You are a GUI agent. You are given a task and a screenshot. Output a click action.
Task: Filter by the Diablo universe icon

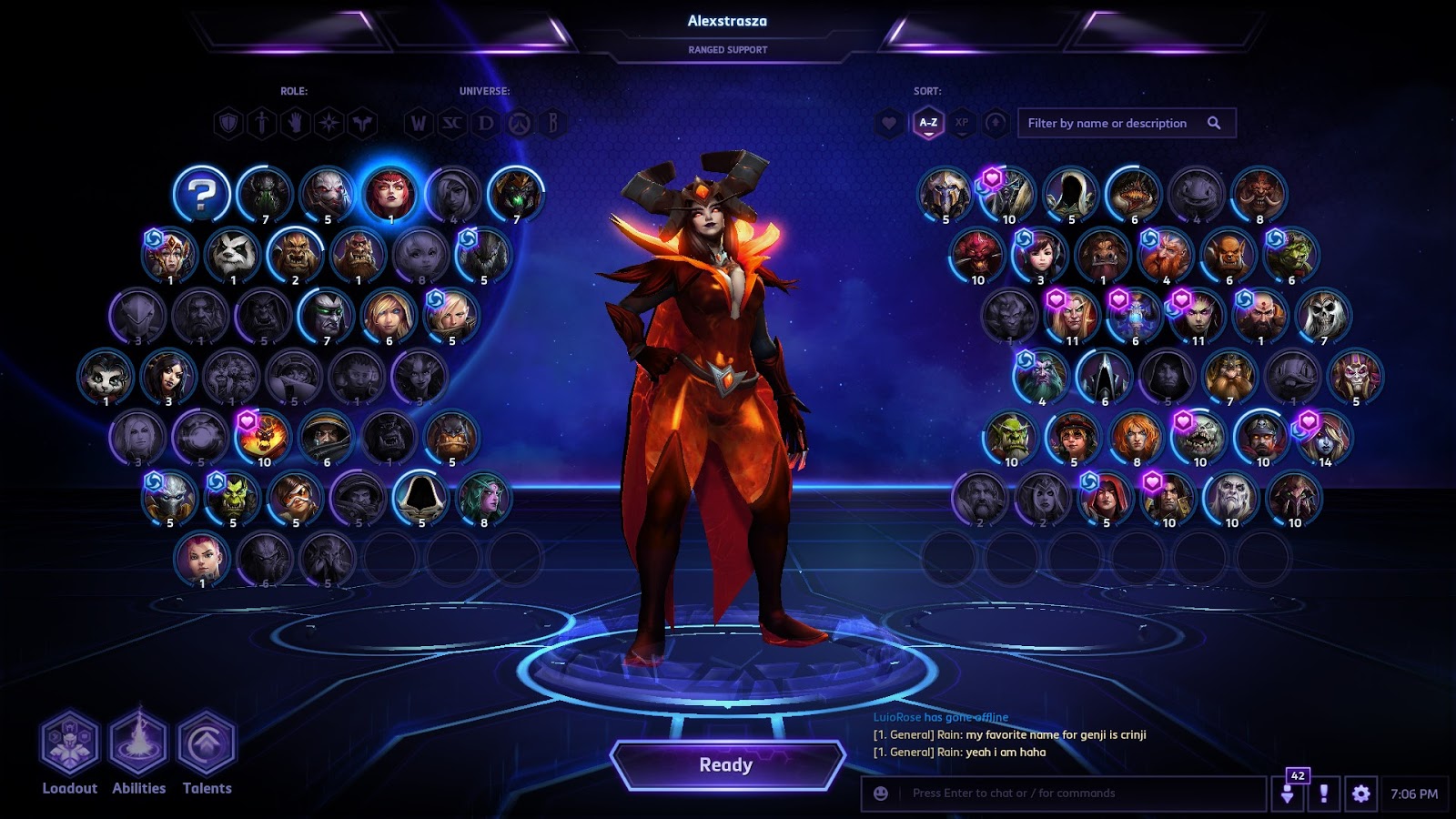point(486,123)
